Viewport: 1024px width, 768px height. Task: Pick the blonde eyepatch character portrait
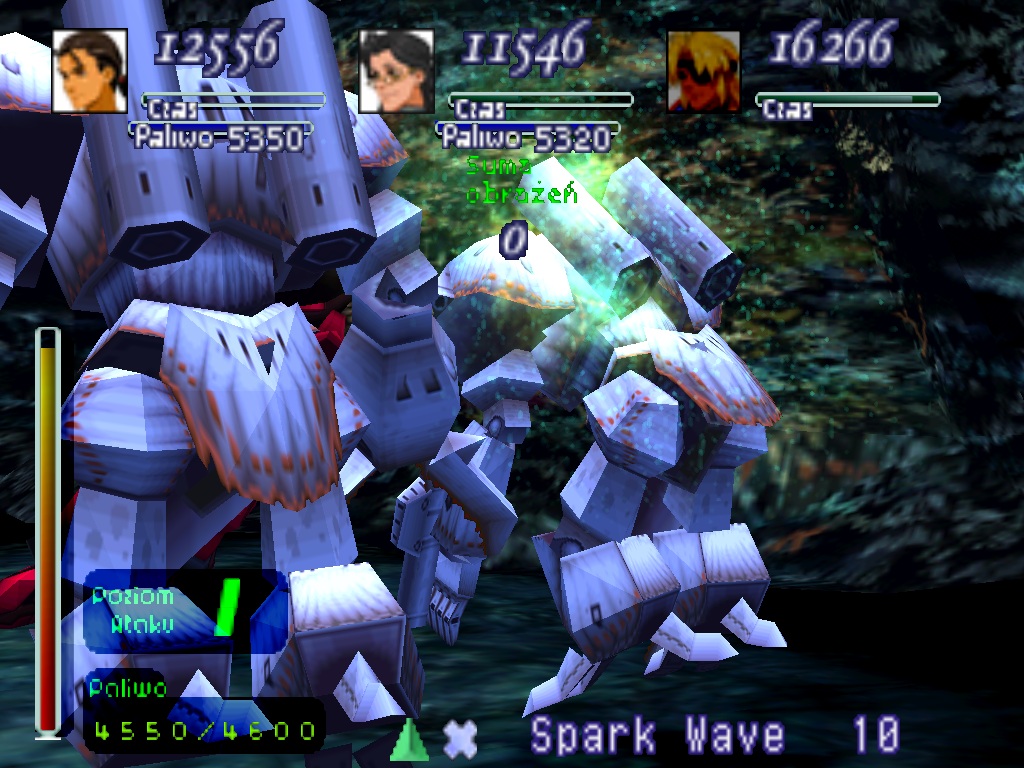click(704, 70)
